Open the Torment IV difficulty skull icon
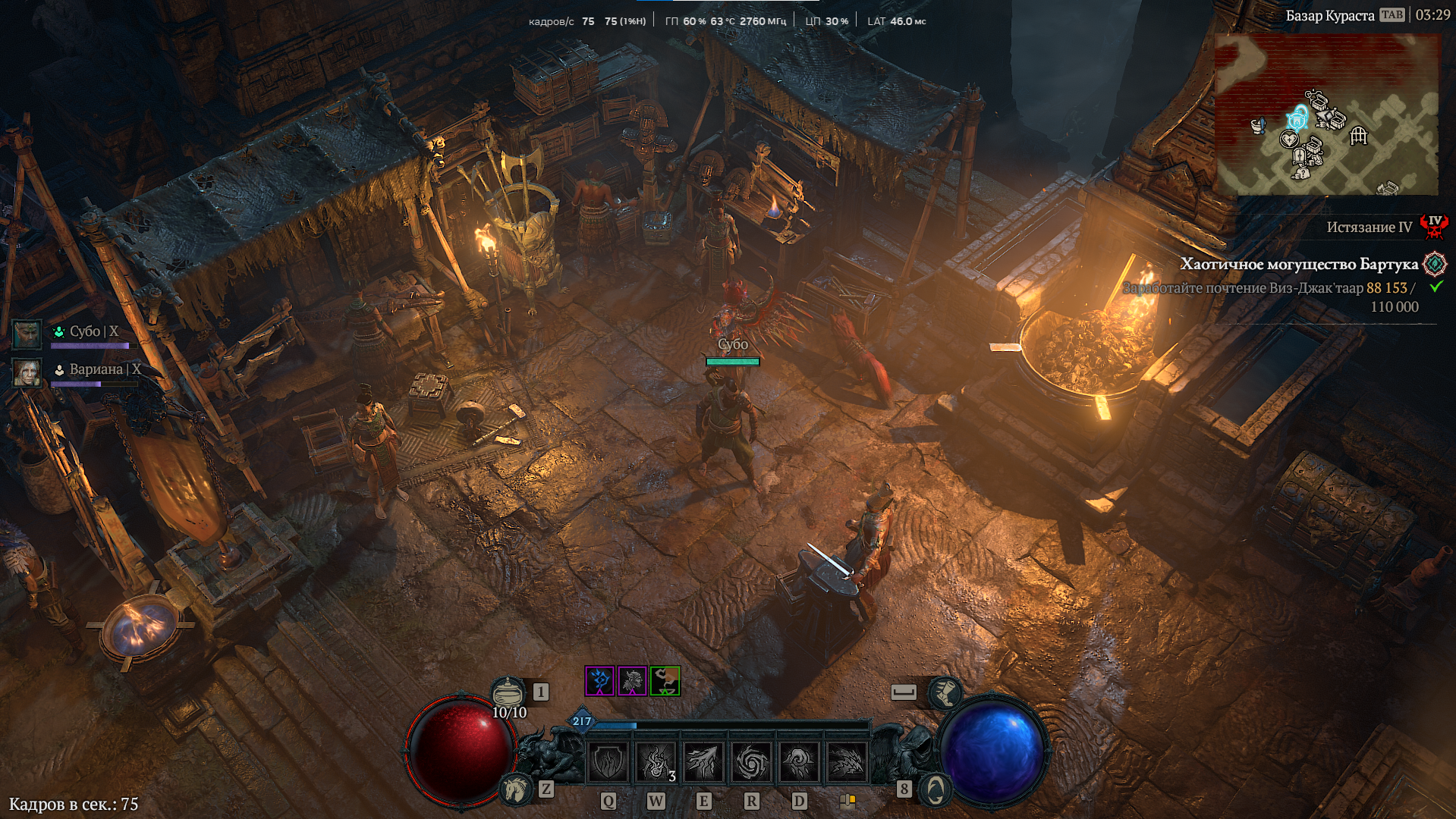1456x819 pixels. (x=1434, y=226)
